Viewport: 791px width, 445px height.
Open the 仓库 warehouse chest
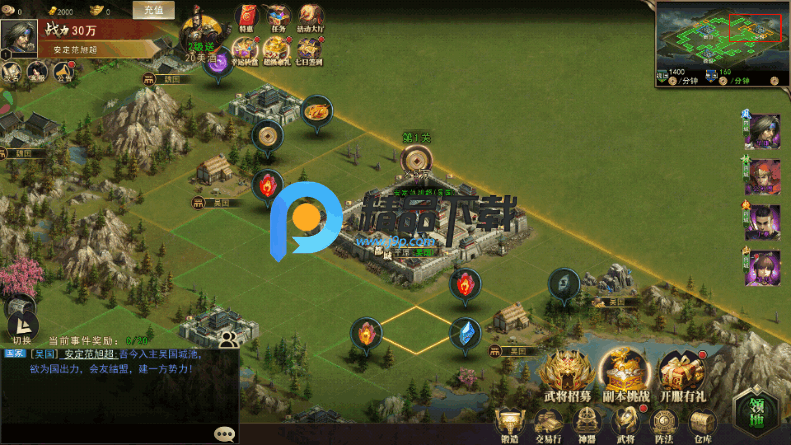coord(701,424)
